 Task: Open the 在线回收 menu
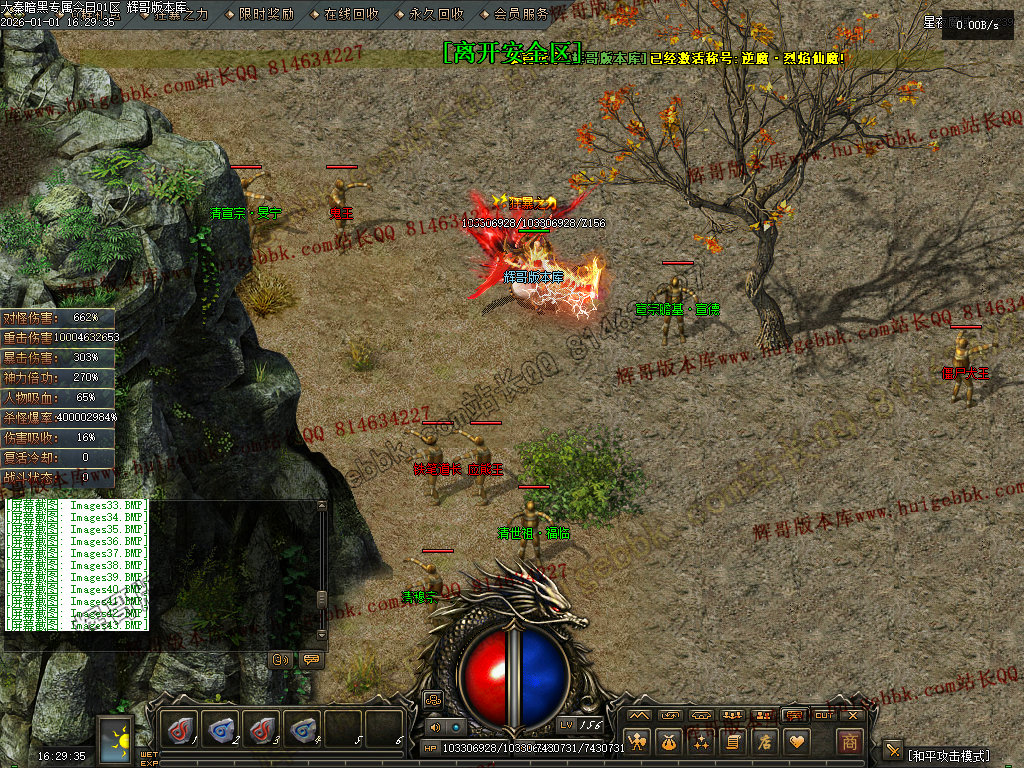click(351, 14)
